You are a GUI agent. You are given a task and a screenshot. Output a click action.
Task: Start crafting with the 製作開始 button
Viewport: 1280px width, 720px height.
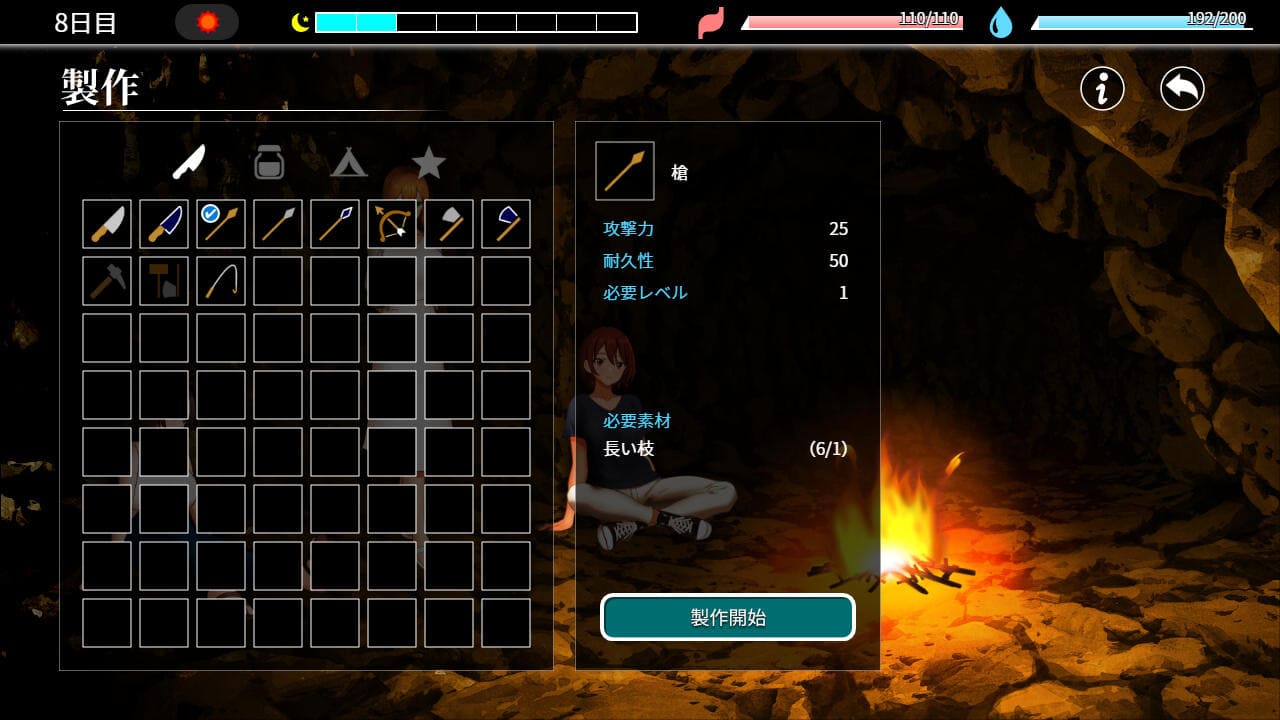728,617
